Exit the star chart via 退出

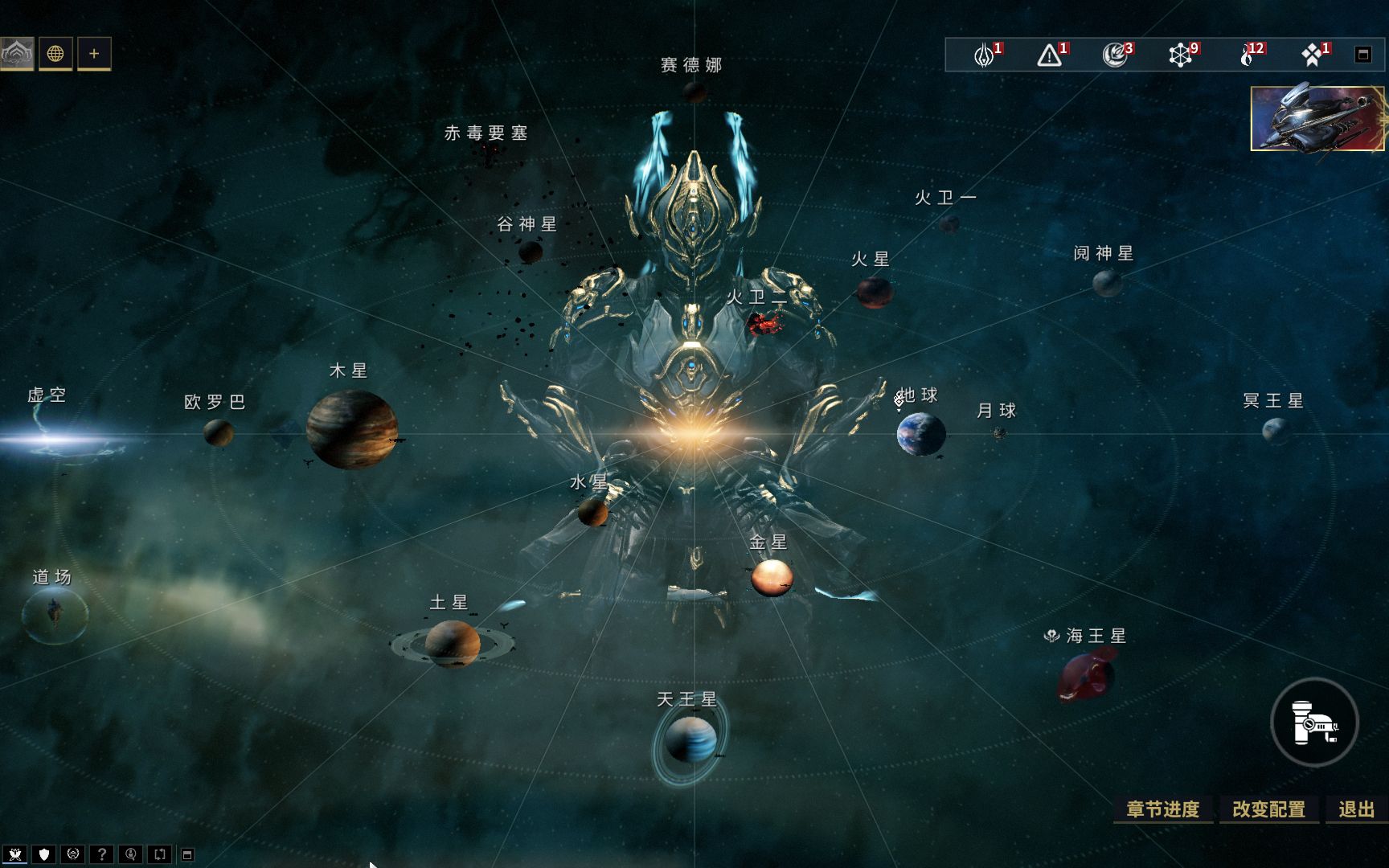[x=1357, y=809]
